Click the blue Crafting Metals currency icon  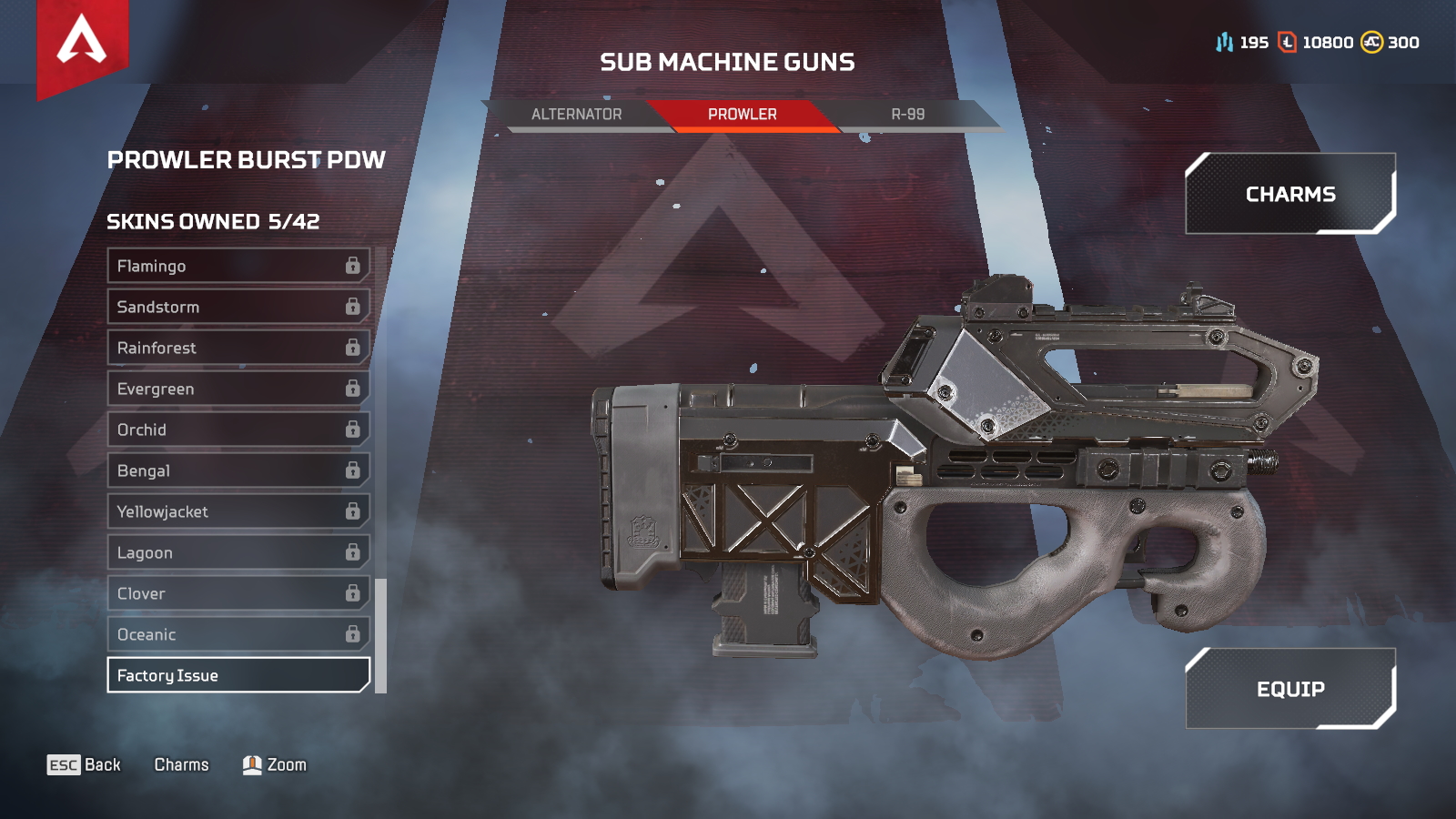(1224, 42)
